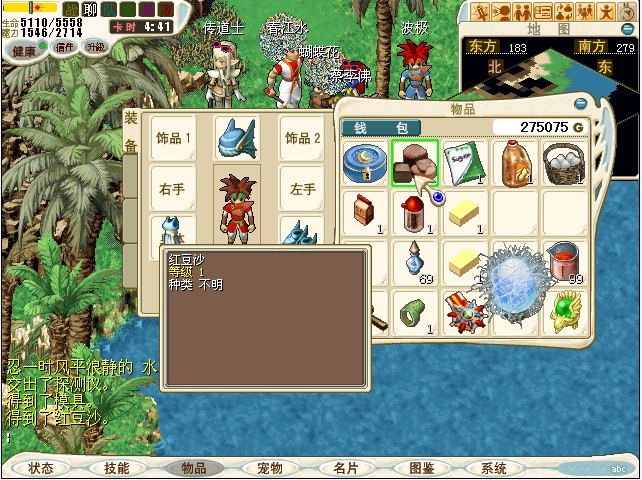Pick the basket of eggs item
This screenshot has width=642, height=480.
pos(565,162)
